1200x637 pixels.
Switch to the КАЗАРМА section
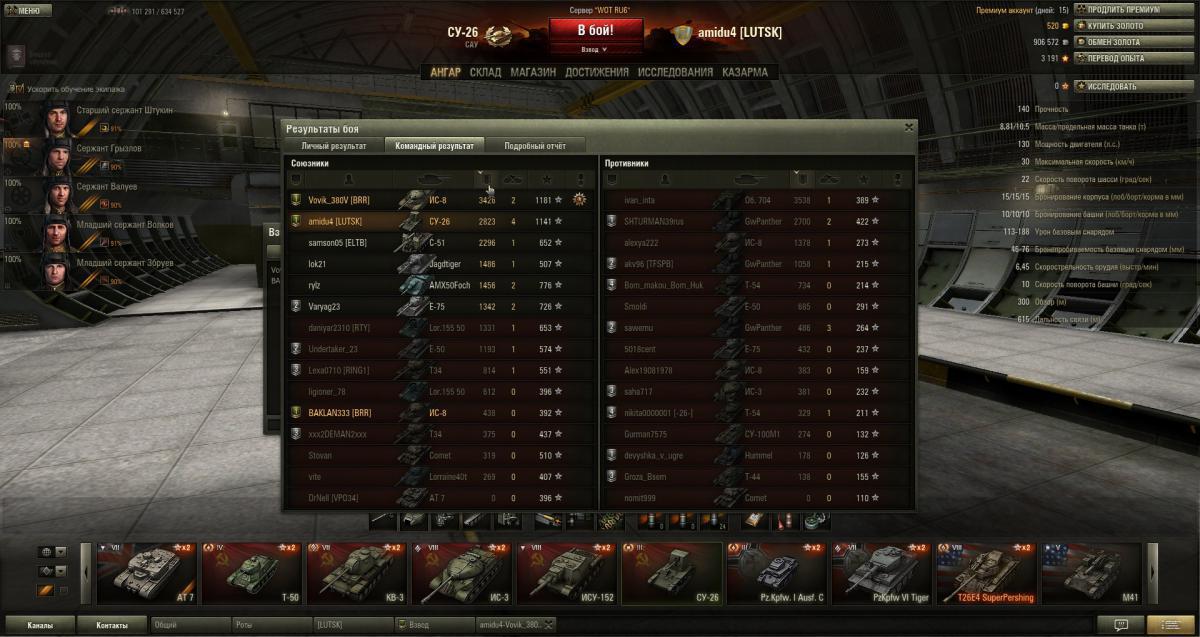(745, 72)
